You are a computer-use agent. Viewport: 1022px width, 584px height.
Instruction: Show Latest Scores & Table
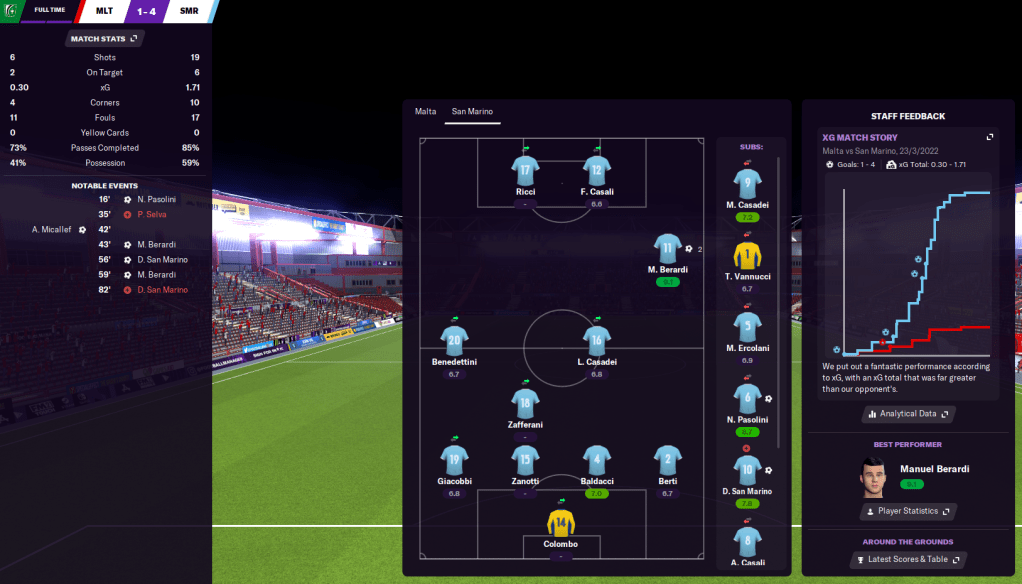908,559
